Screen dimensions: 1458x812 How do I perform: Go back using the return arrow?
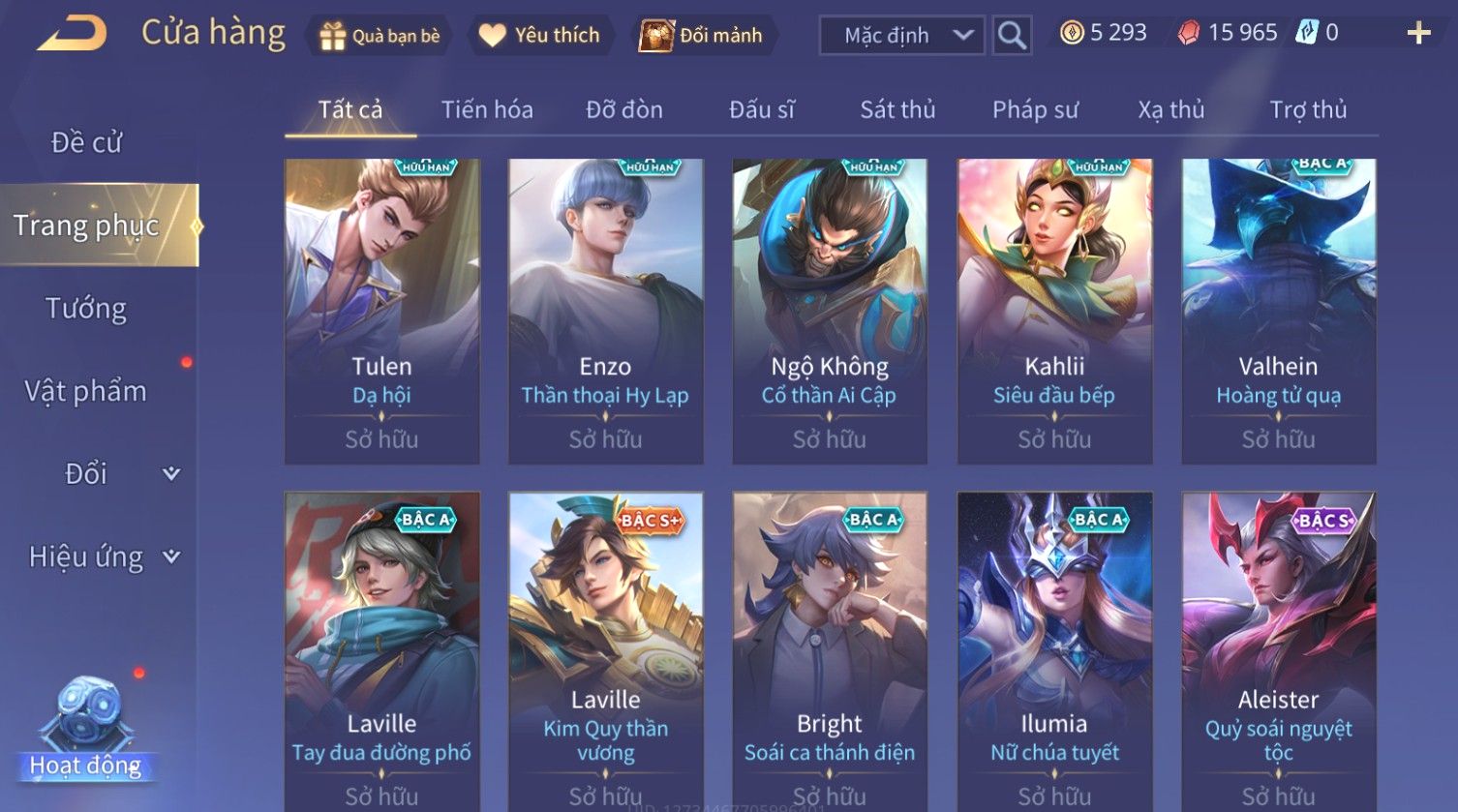pos(72,34)
